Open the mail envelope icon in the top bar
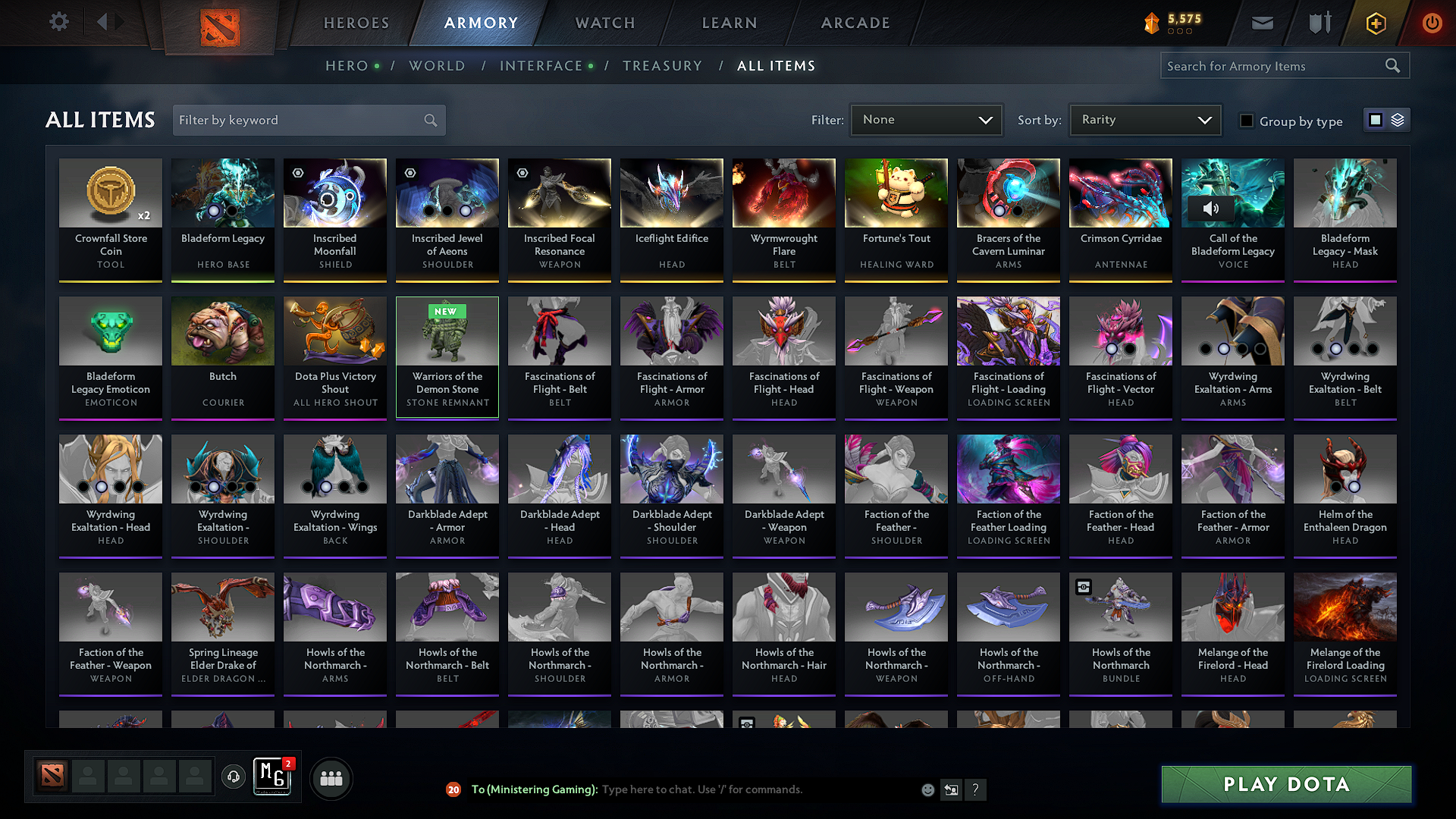 [1262, 22]
